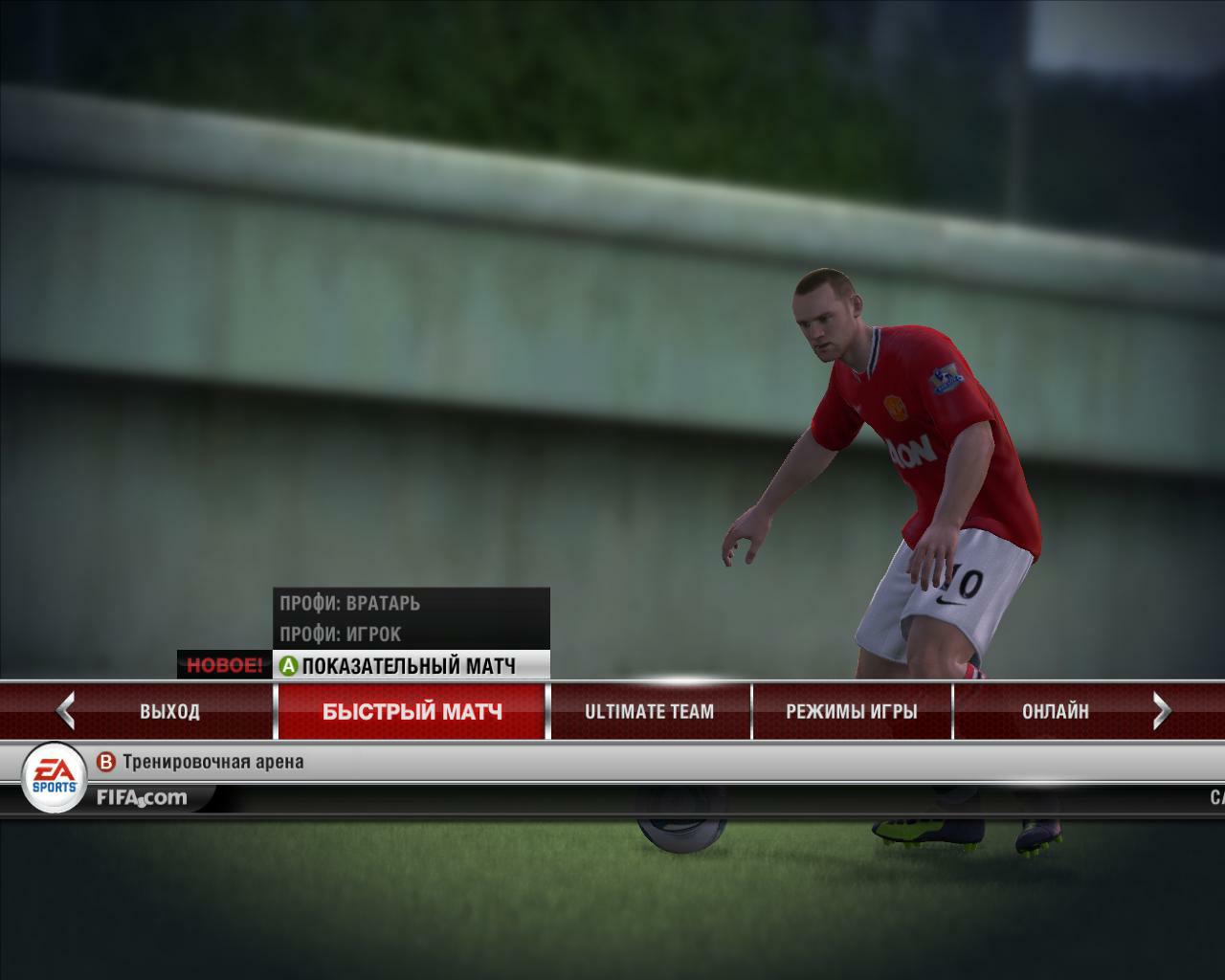The height and width of the screenshot is (980, 1225).
Task: Open the FIFA.com link
Action: [142, 797]
